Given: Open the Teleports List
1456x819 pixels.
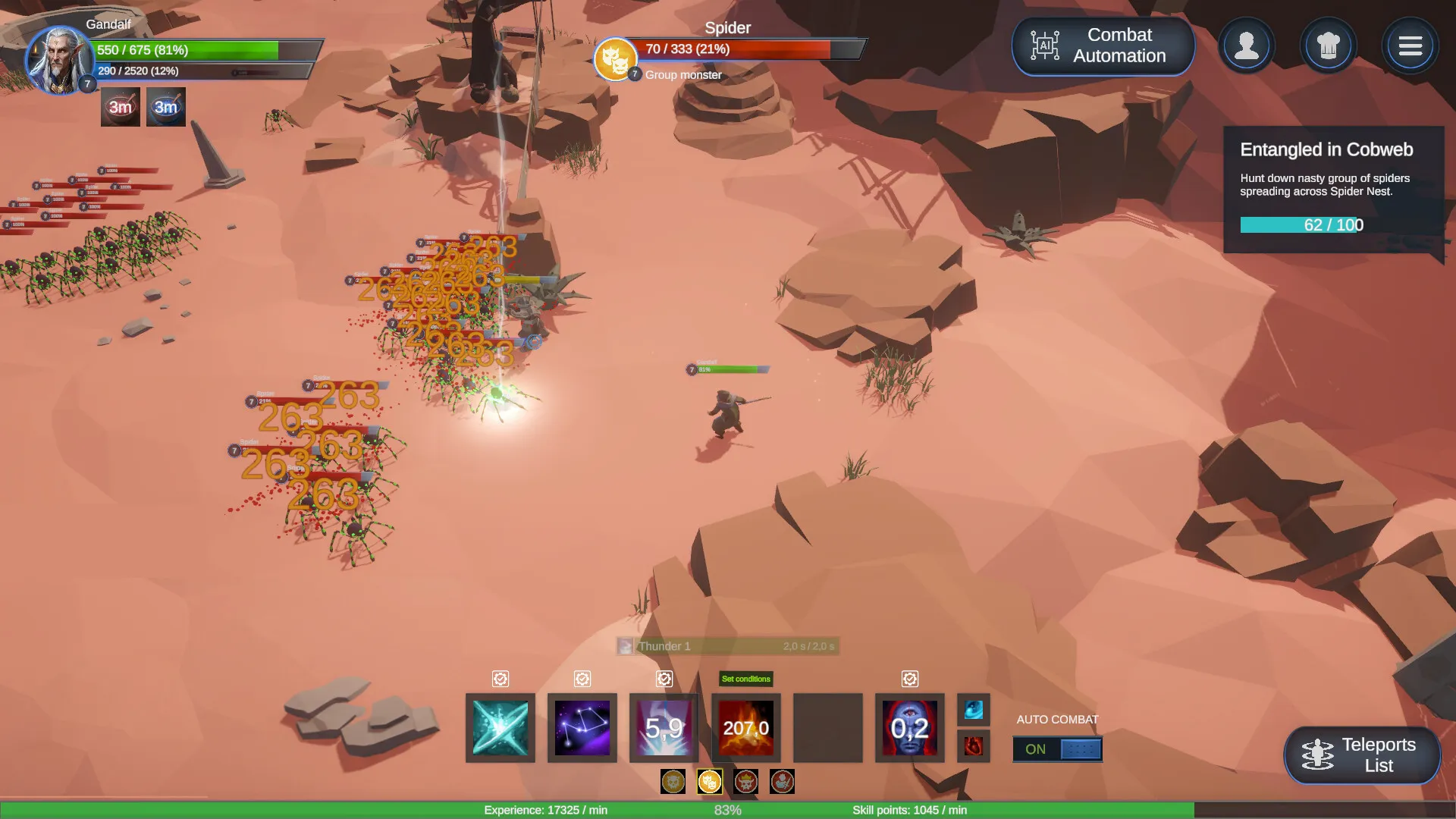Looking at the screenshot, I should click(1362, 755).
